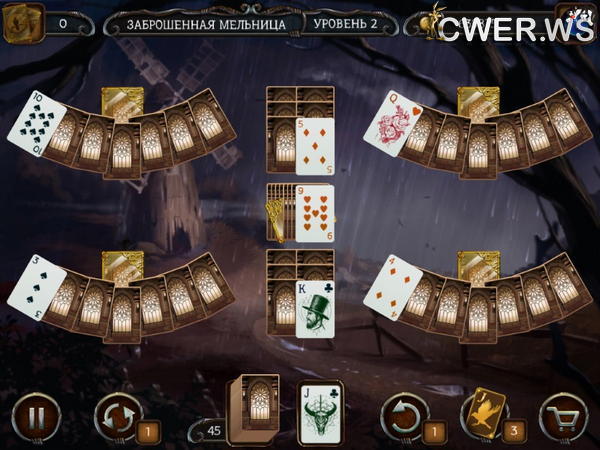Screen dimensions: 600x450
Task: Activate the golden joker card bonus
Action: point(482,411)
